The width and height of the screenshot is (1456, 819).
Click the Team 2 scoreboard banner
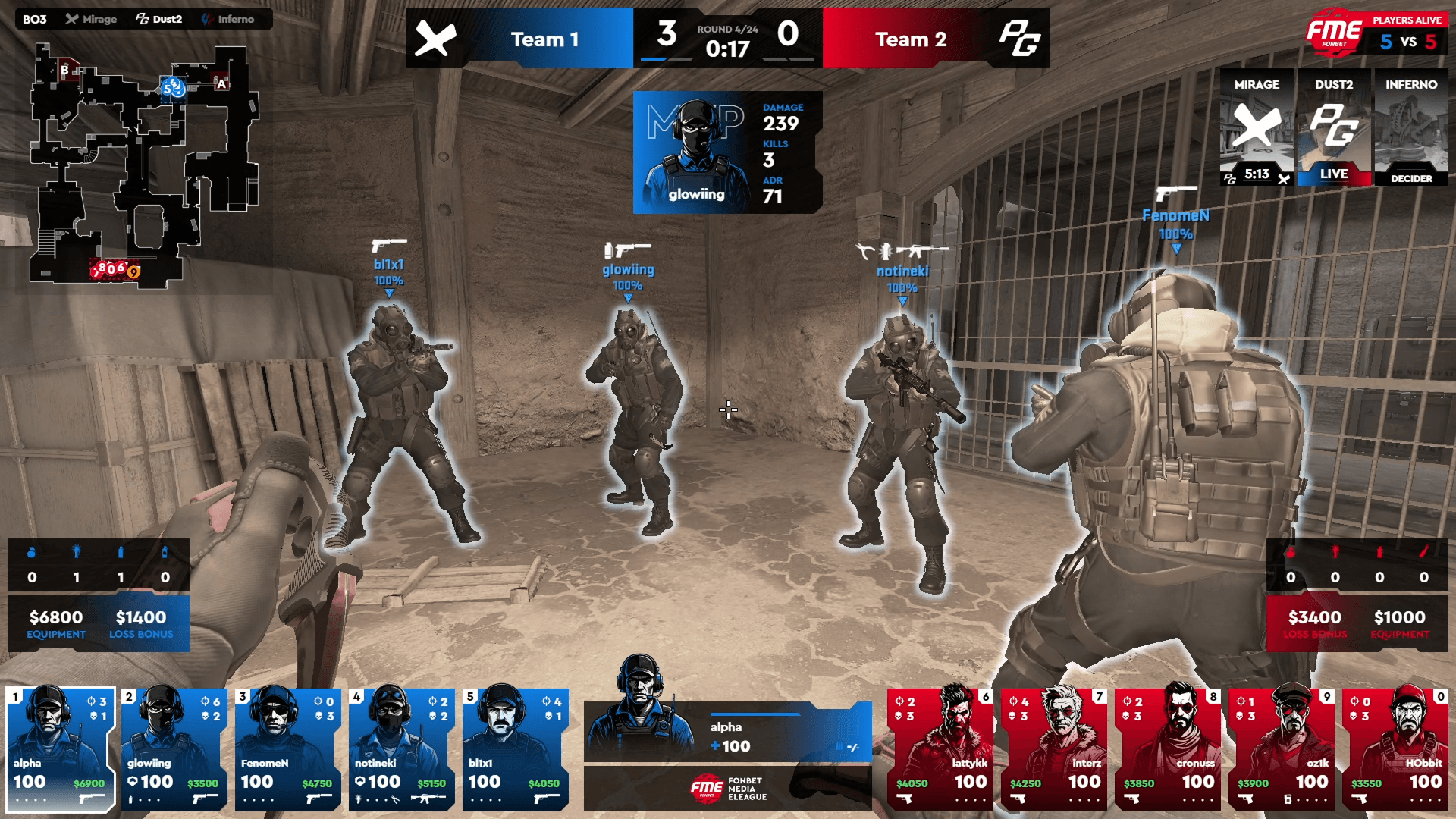coord(936,39)
